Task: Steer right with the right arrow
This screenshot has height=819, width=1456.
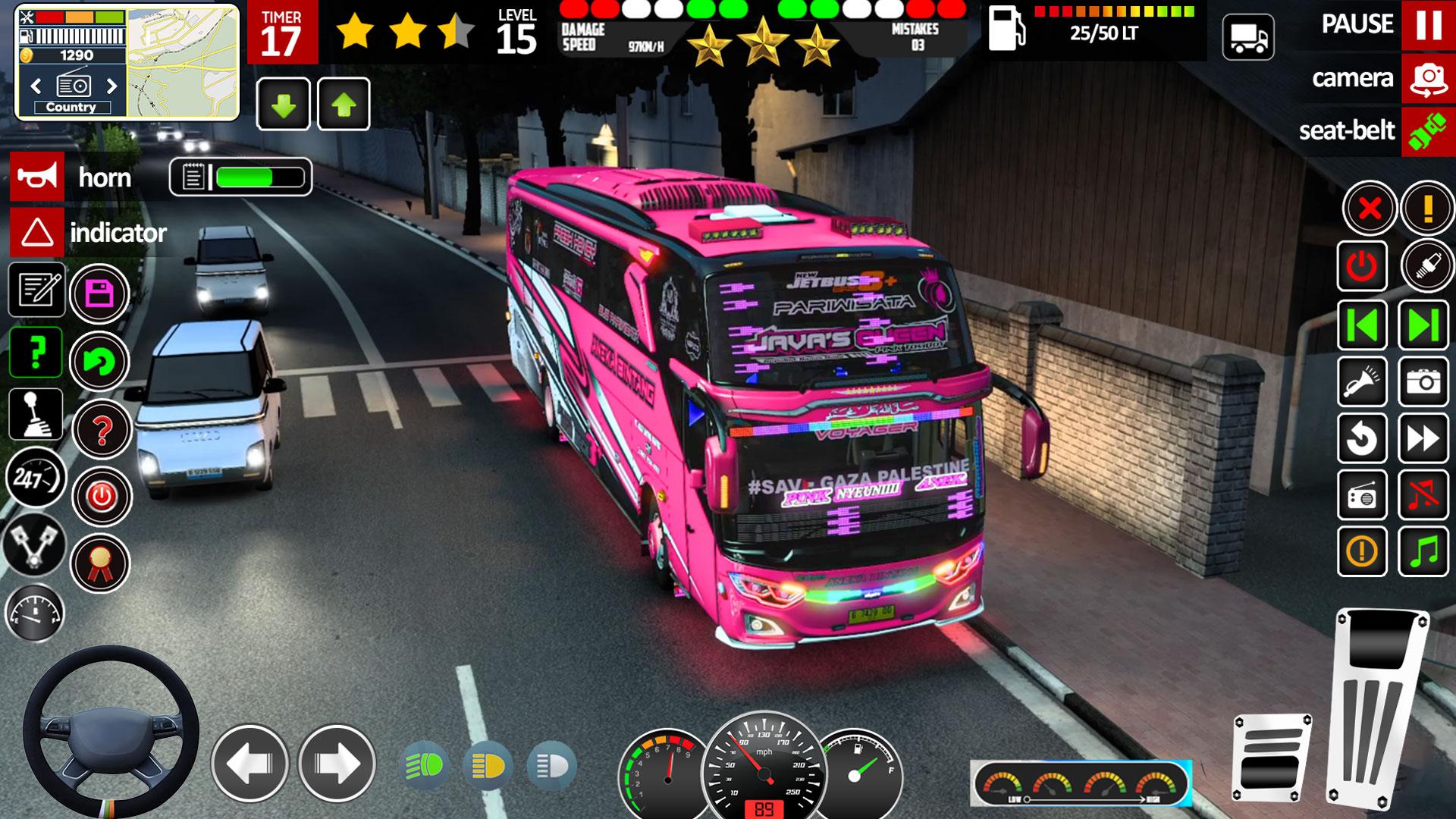Action: point(337,763)
